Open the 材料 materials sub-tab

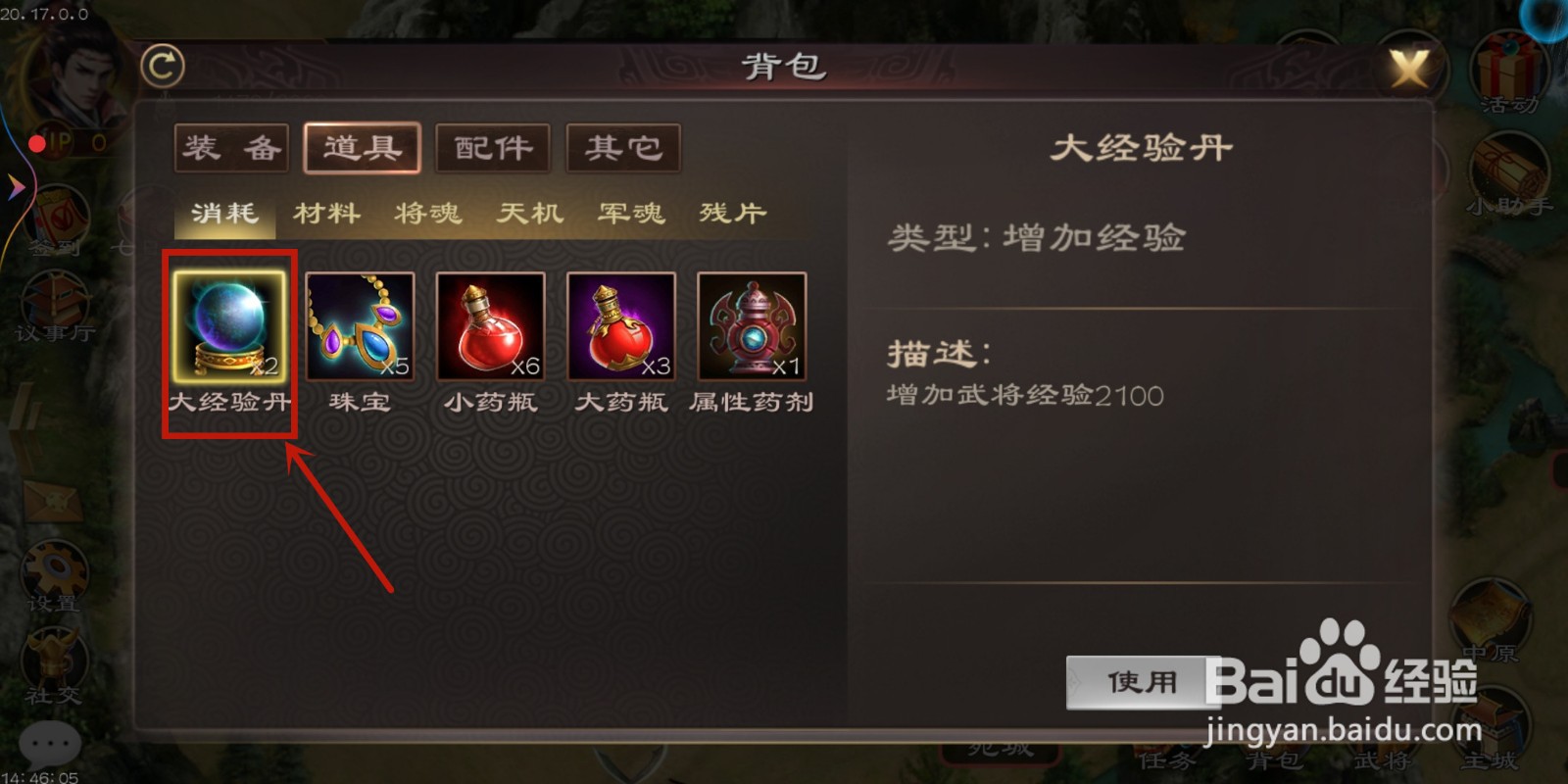point(328,213)
